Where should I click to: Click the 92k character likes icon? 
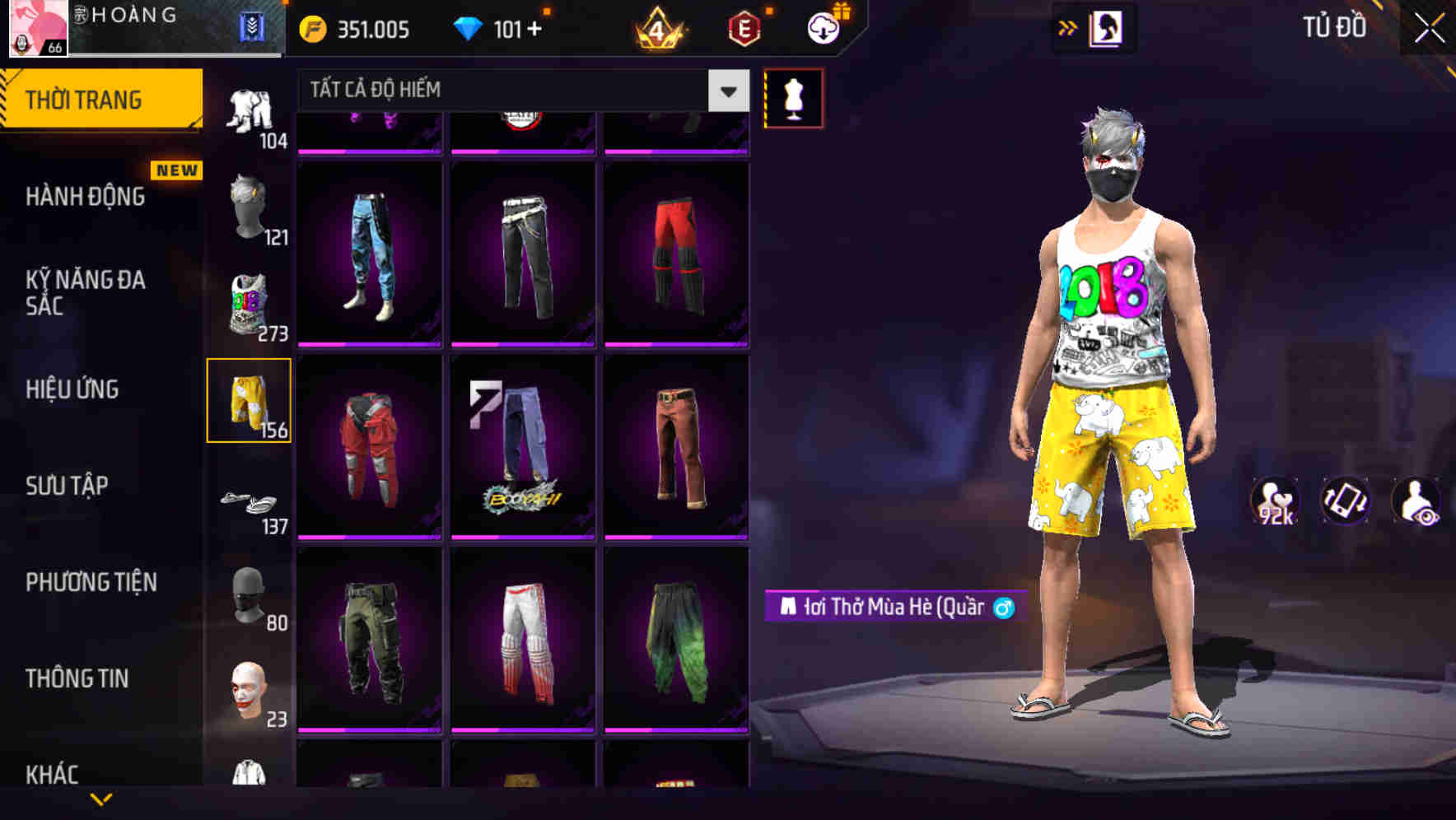[x=1274, y=502]
